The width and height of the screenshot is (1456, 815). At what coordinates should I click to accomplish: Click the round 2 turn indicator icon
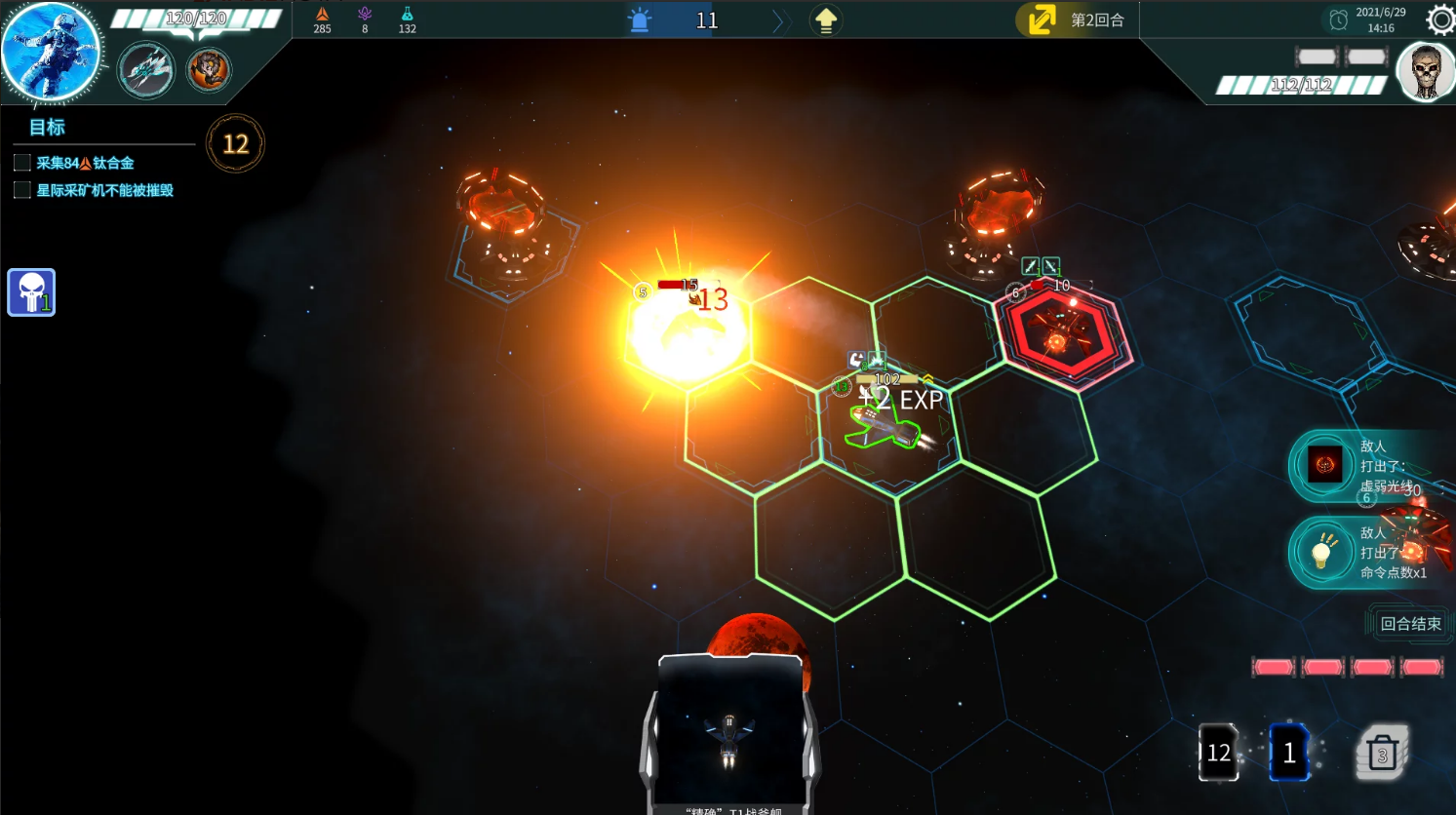tap(1042, 20)
